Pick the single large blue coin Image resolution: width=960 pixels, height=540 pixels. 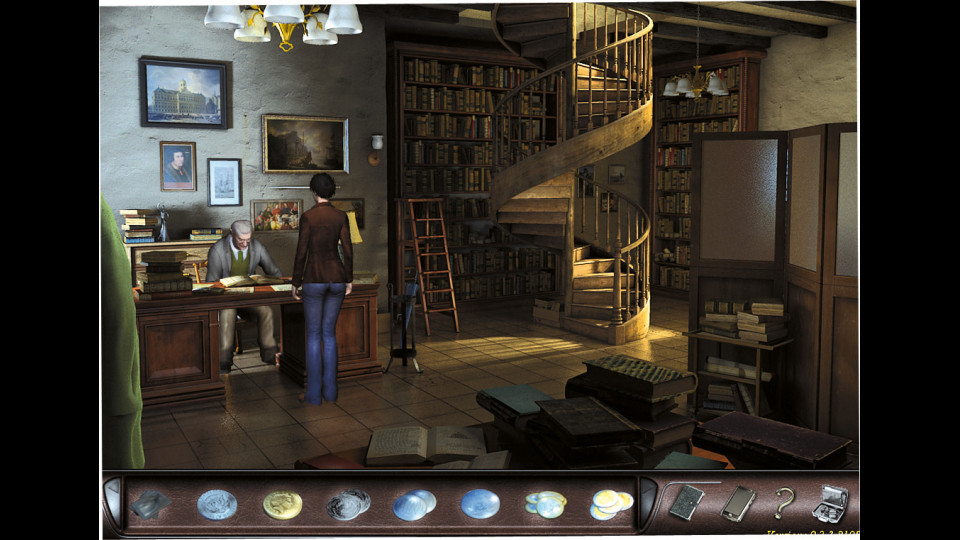click(x=480, y=503)
